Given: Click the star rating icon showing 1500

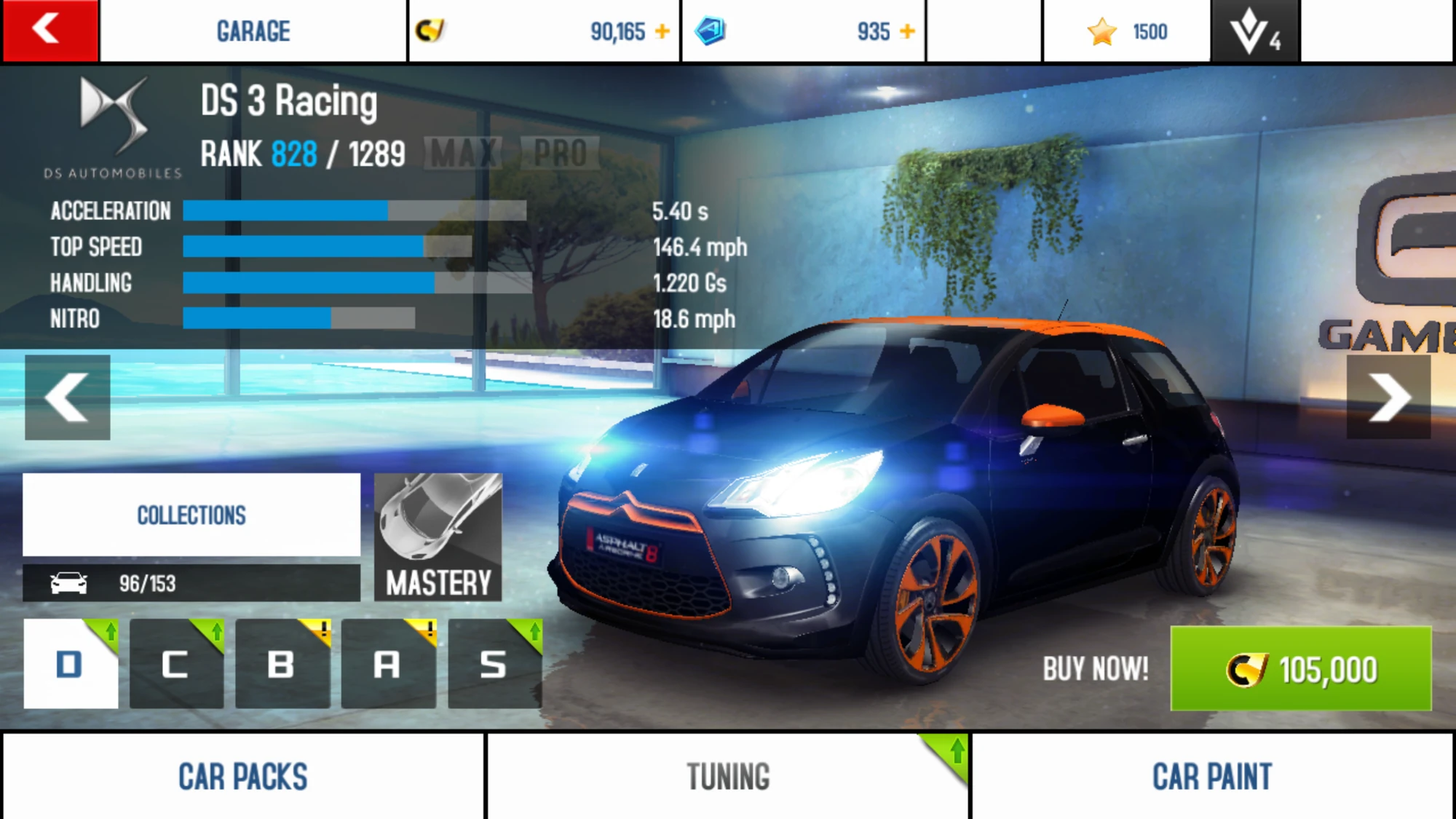Looking at the screenshot, I should pos(1104,31).
